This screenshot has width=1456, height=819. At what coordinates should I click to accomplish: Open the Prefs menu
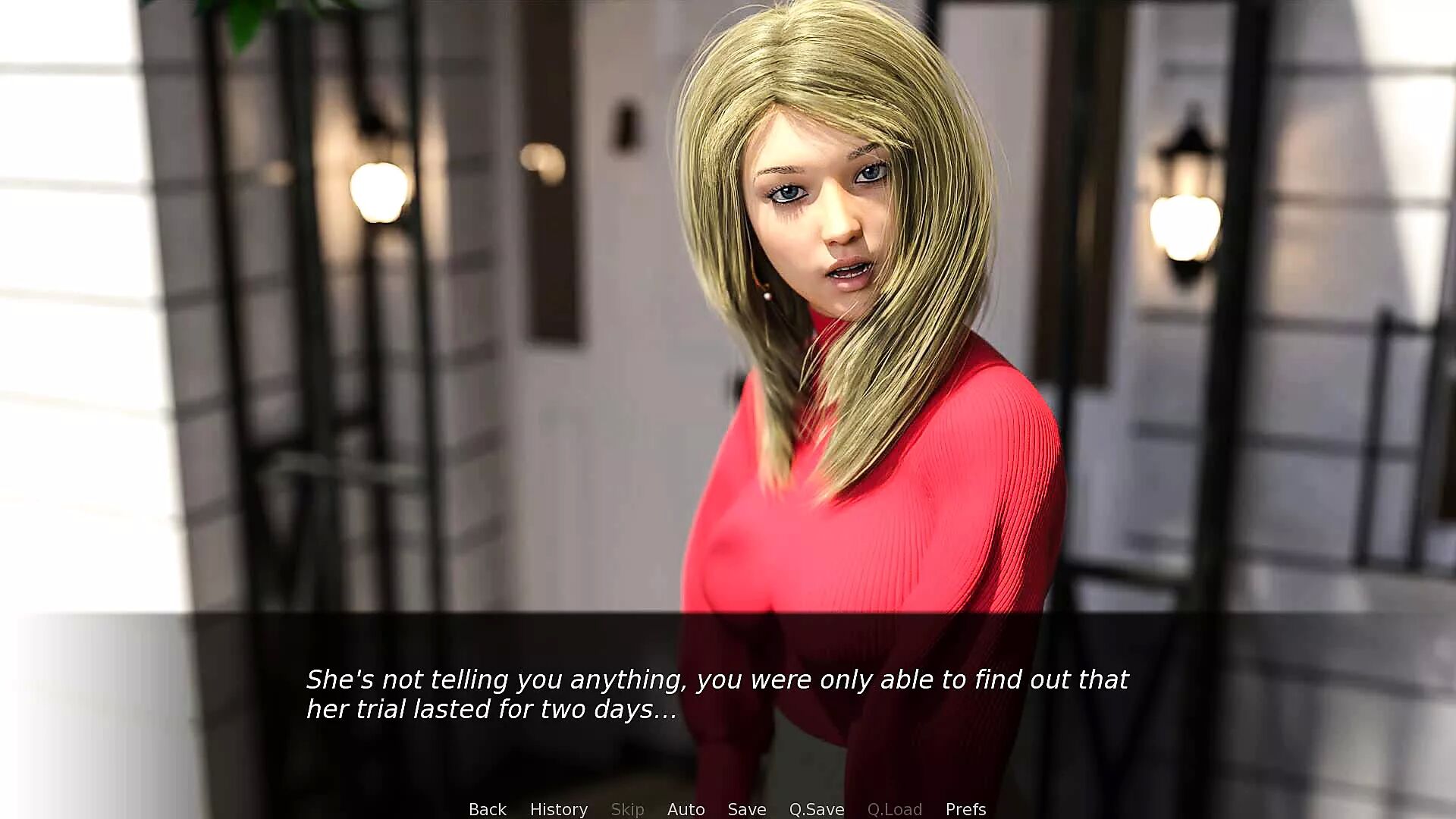pos(965,809)
